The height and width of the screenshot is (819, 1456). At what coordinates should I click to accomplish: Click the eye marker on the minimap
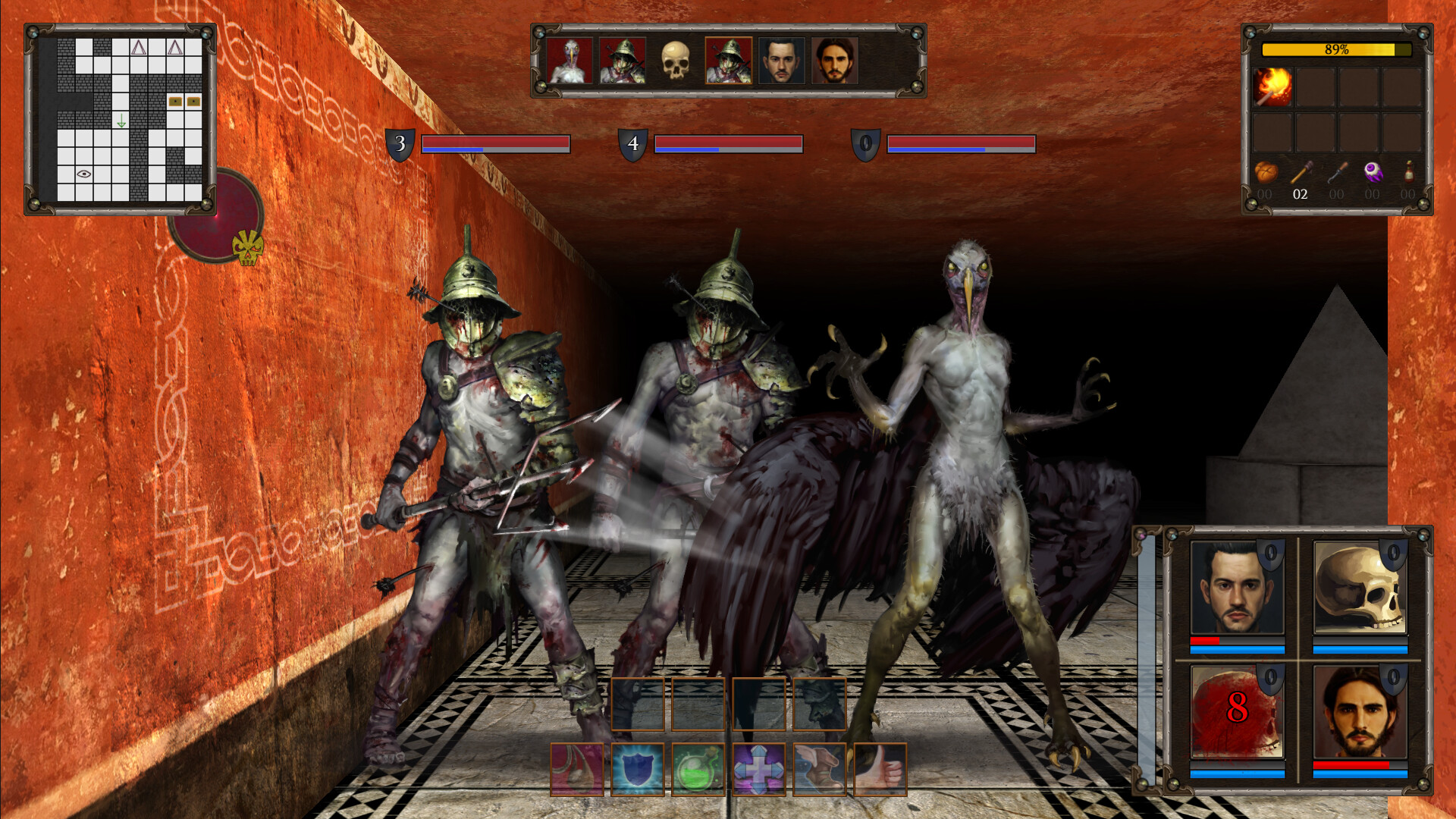tap(83, 173)
